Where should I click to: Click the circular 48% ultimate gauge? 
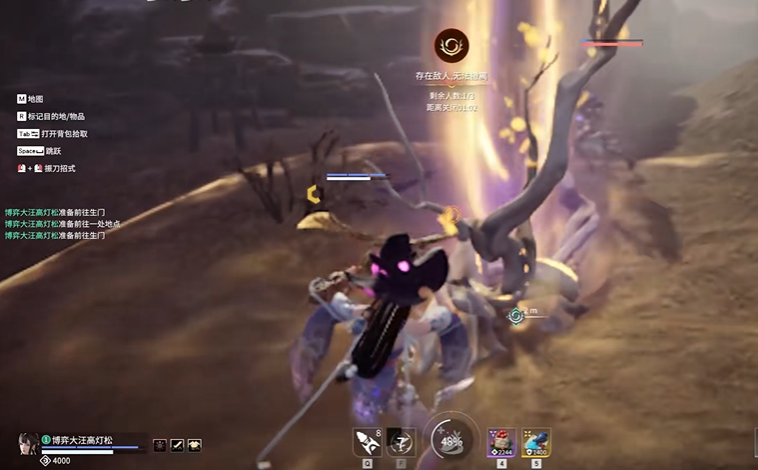pos(451,441)
